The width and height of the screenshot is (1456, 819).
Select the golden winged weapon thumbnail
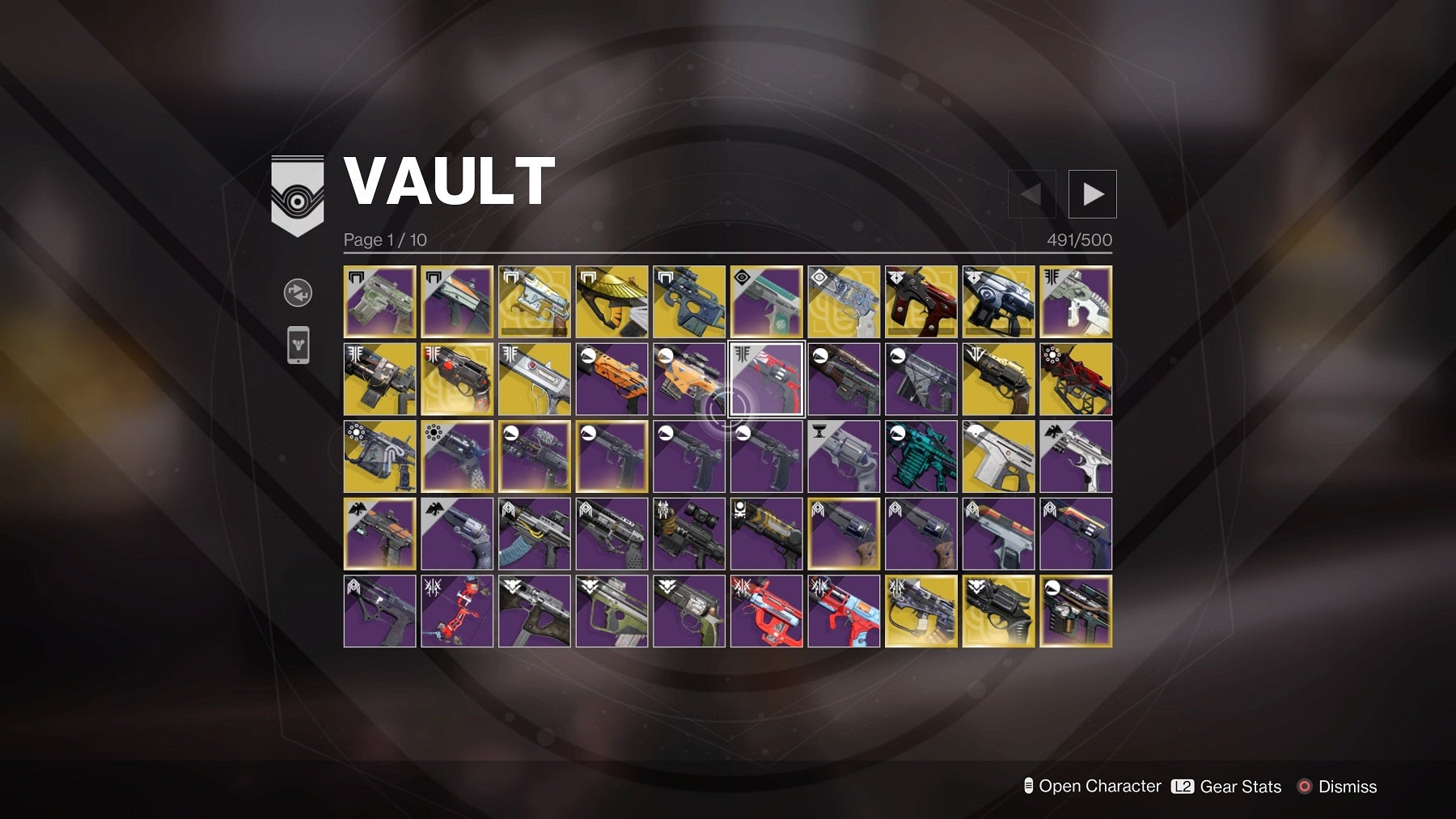pyautogui.click(x=612, y=302)
